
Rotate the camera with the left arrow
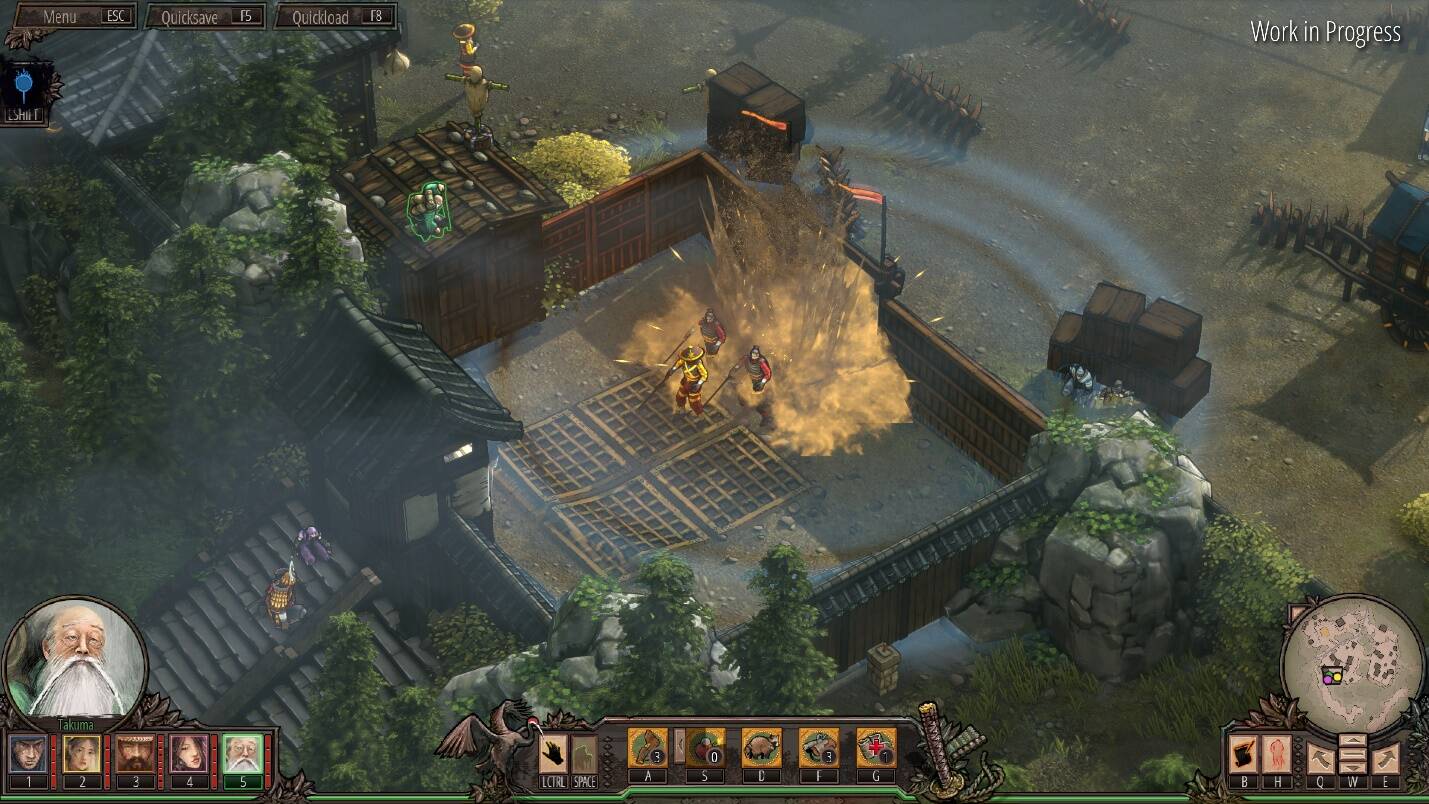pyautogui.click(x=1319, y=757)
